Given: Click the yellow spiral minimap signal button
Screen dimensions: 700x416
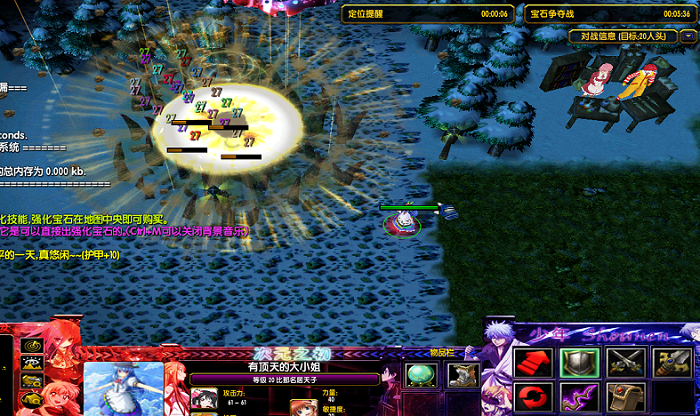Looking at the screenshot, I should pyautogui.click(x=31, y=343).
